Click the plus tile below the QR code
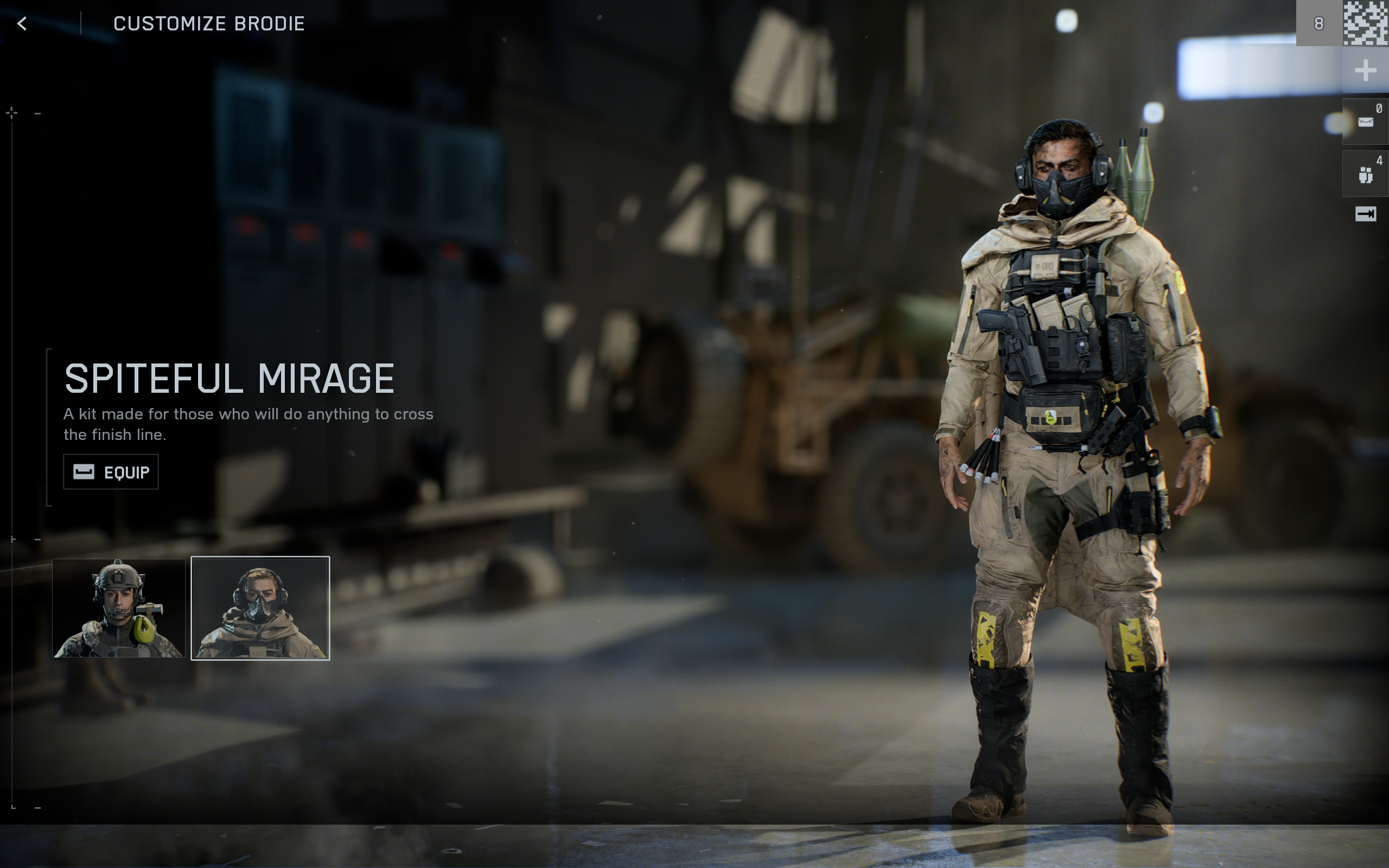This screenshot has height=868, width=1389. pos(1367,70)
